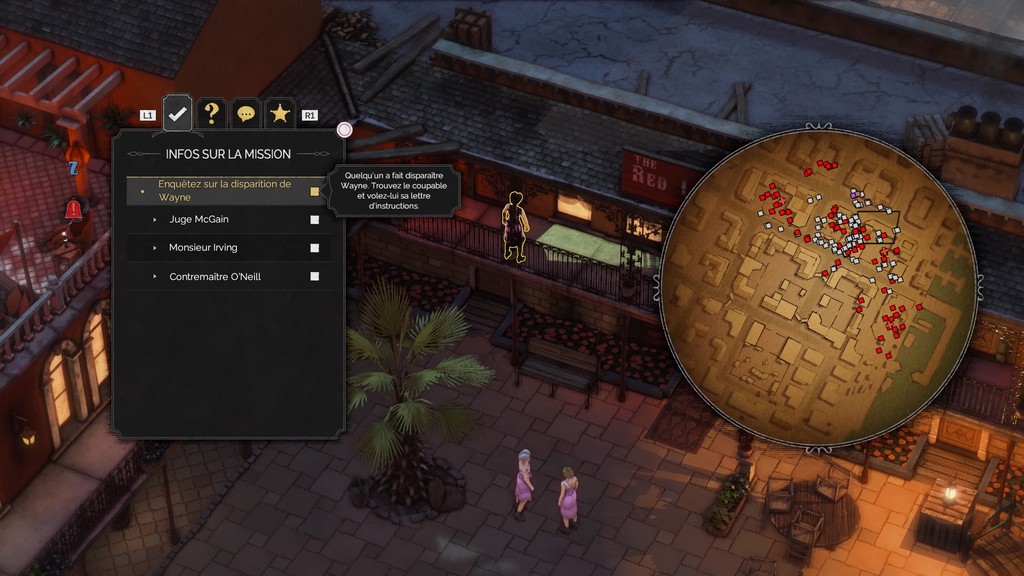Open the question mark hints tab

[x=211, y=114]
